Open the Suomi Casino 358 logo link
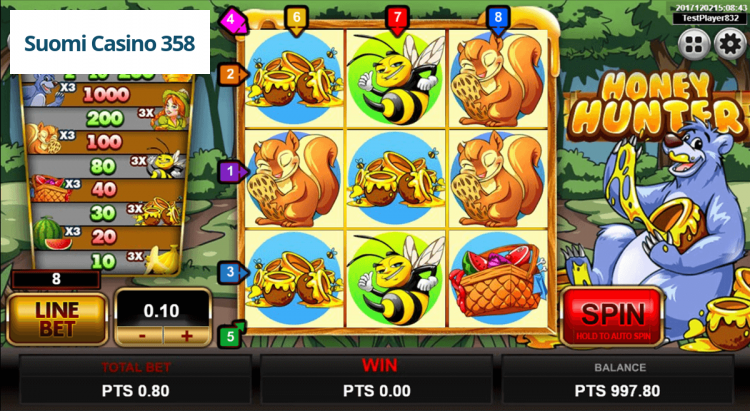The height and width of the screenshot is (411, 750). [x=110, y=45]
